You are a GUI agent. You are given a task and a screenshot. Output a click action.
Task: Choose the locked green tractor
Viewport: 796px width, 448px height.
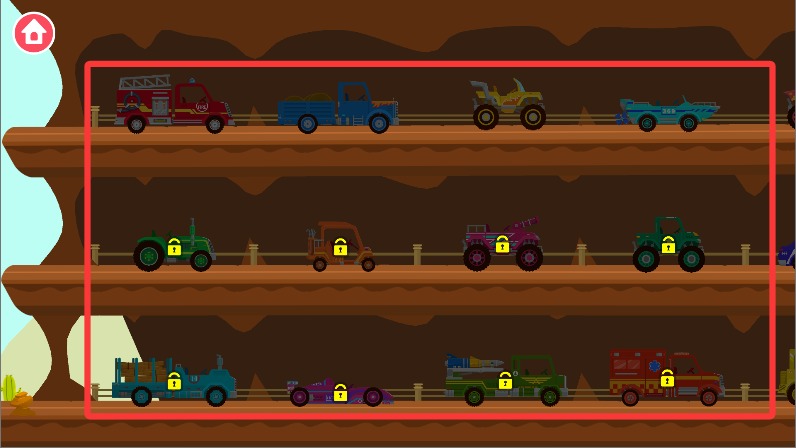tap(175, 247)
